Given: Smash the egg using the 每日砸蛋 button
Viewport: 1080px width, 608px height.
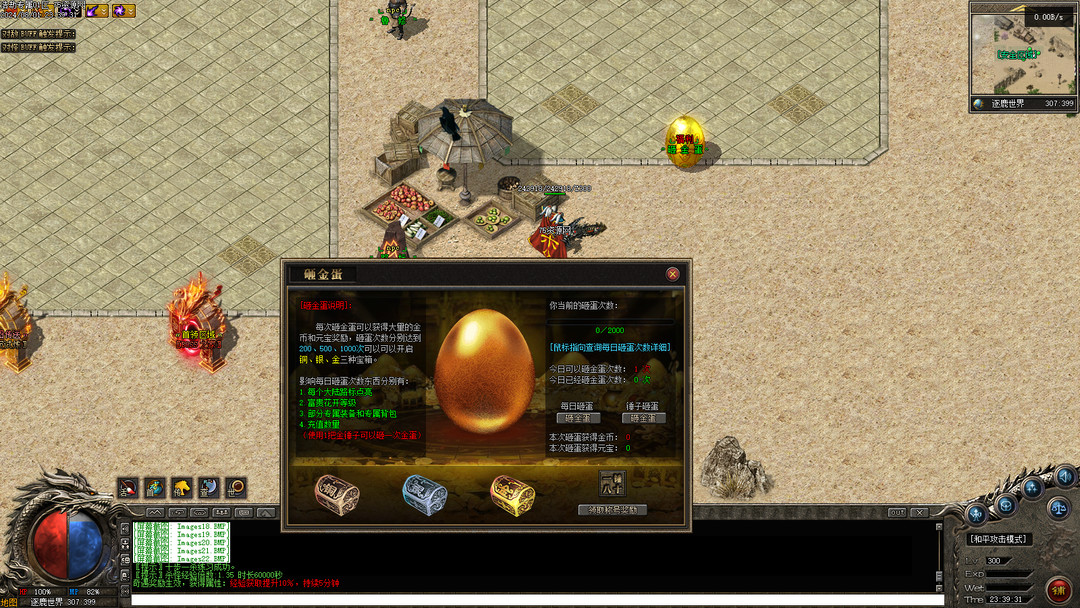Looking at the screenshot, I should coord(579,418).
